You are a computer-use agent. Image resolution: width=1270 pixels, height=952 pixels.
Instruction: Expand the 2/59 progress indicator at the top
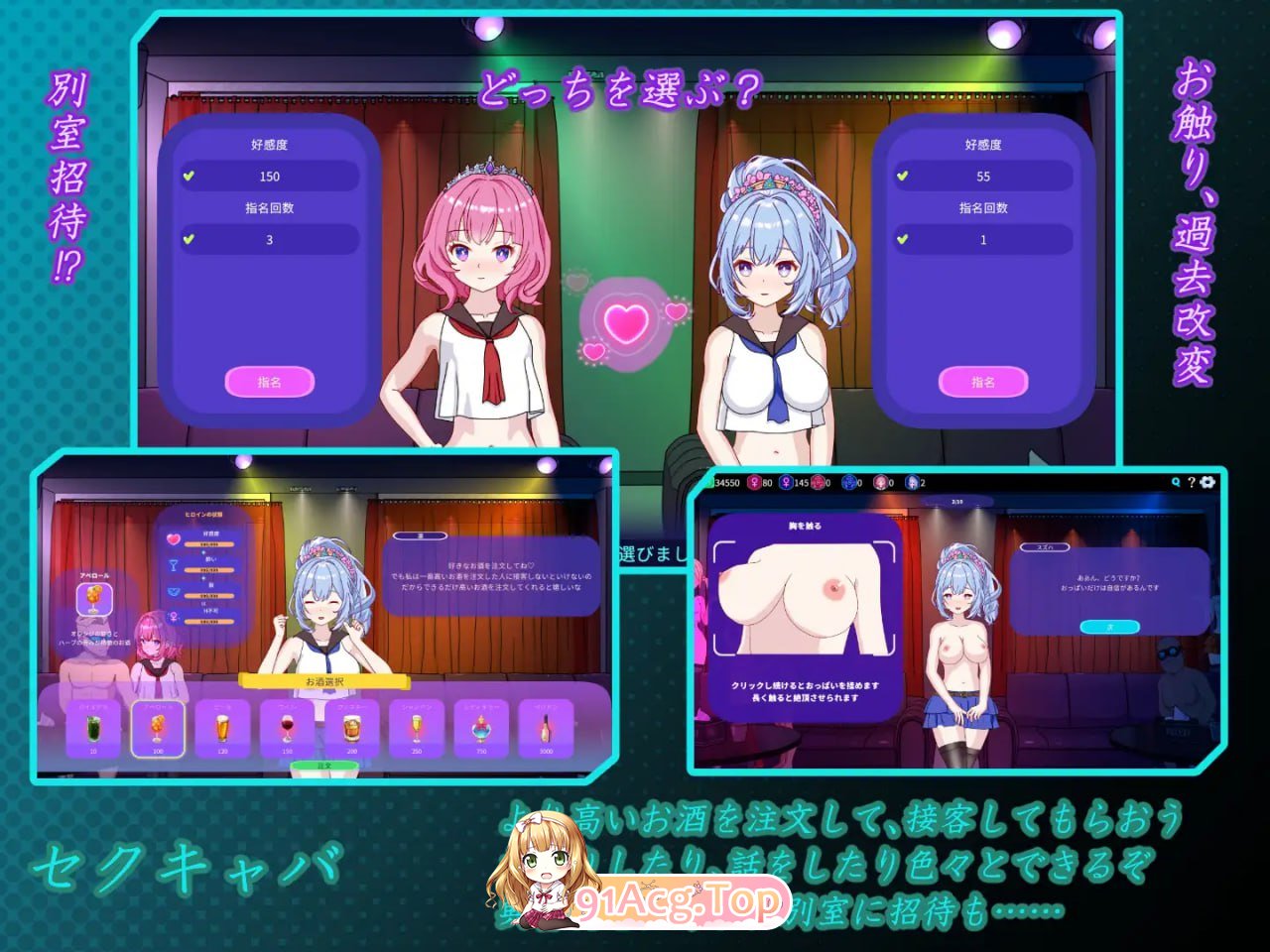(955, 500)
